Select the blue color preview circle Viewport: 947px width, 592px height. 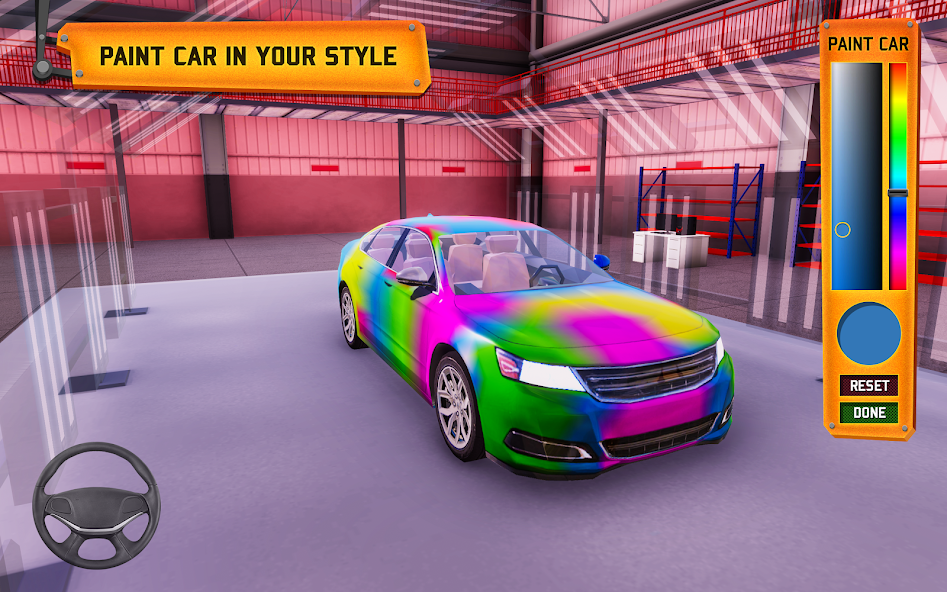(868, 335)
